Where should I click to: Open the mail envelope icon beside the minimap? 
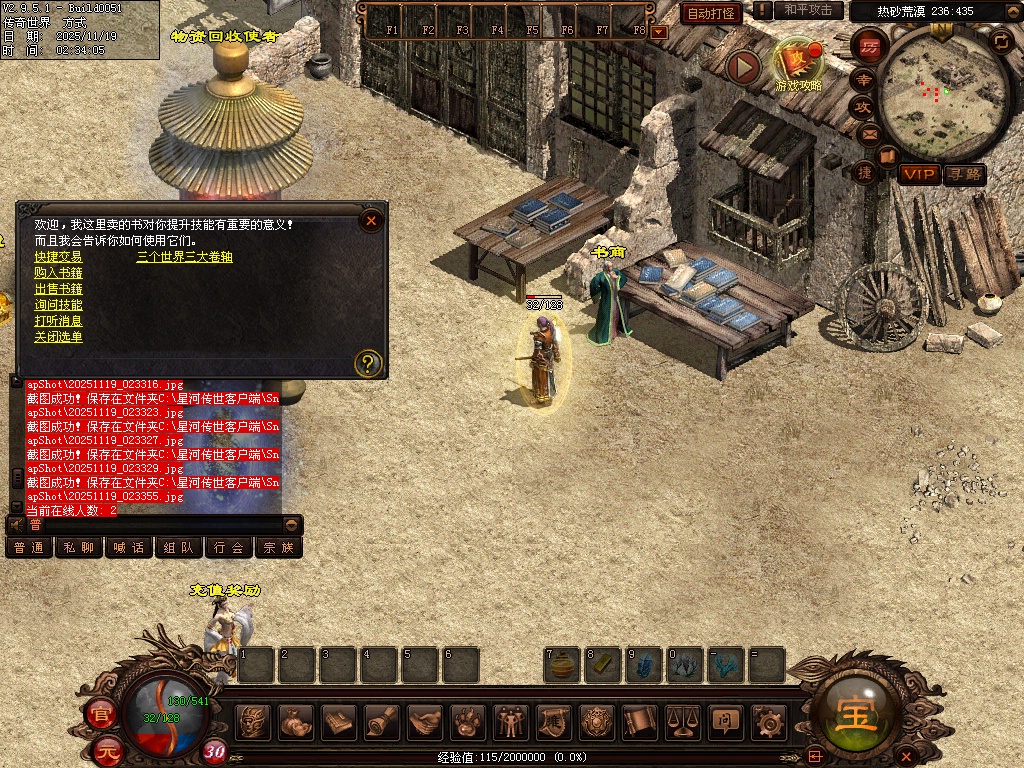(868, 133)
